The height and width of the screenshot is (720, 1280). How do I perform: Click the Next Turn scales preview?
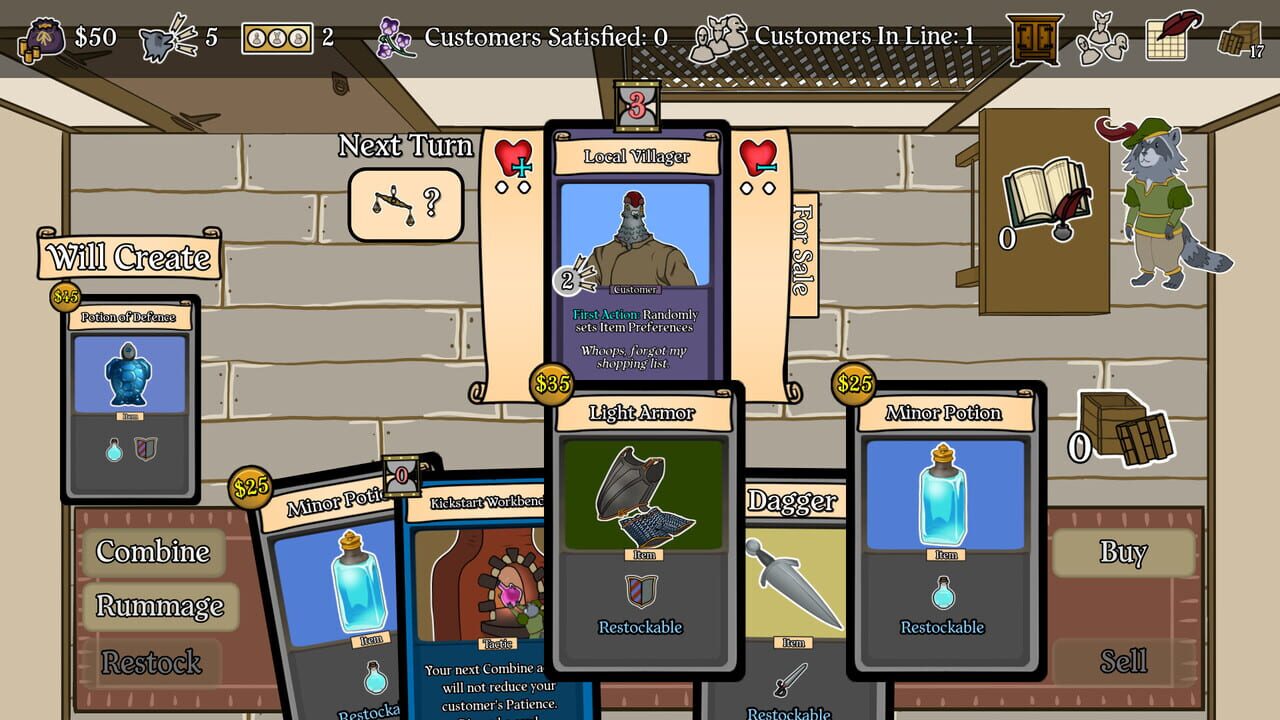click(406, 204)
